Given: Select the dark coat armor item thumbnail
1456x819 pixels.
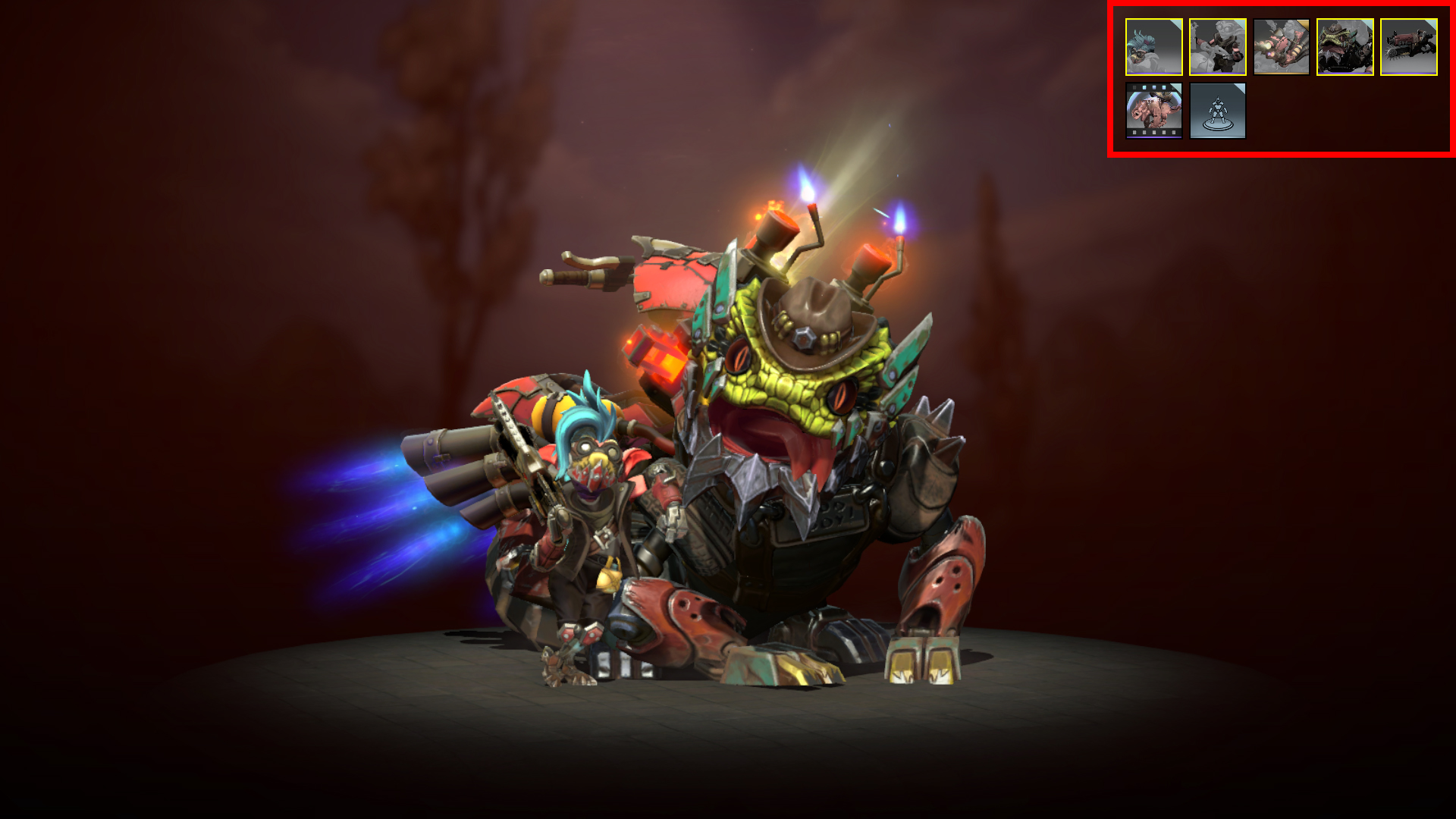Looking at the screenshot, I should pyautogui.click(x=1217, y=47).
